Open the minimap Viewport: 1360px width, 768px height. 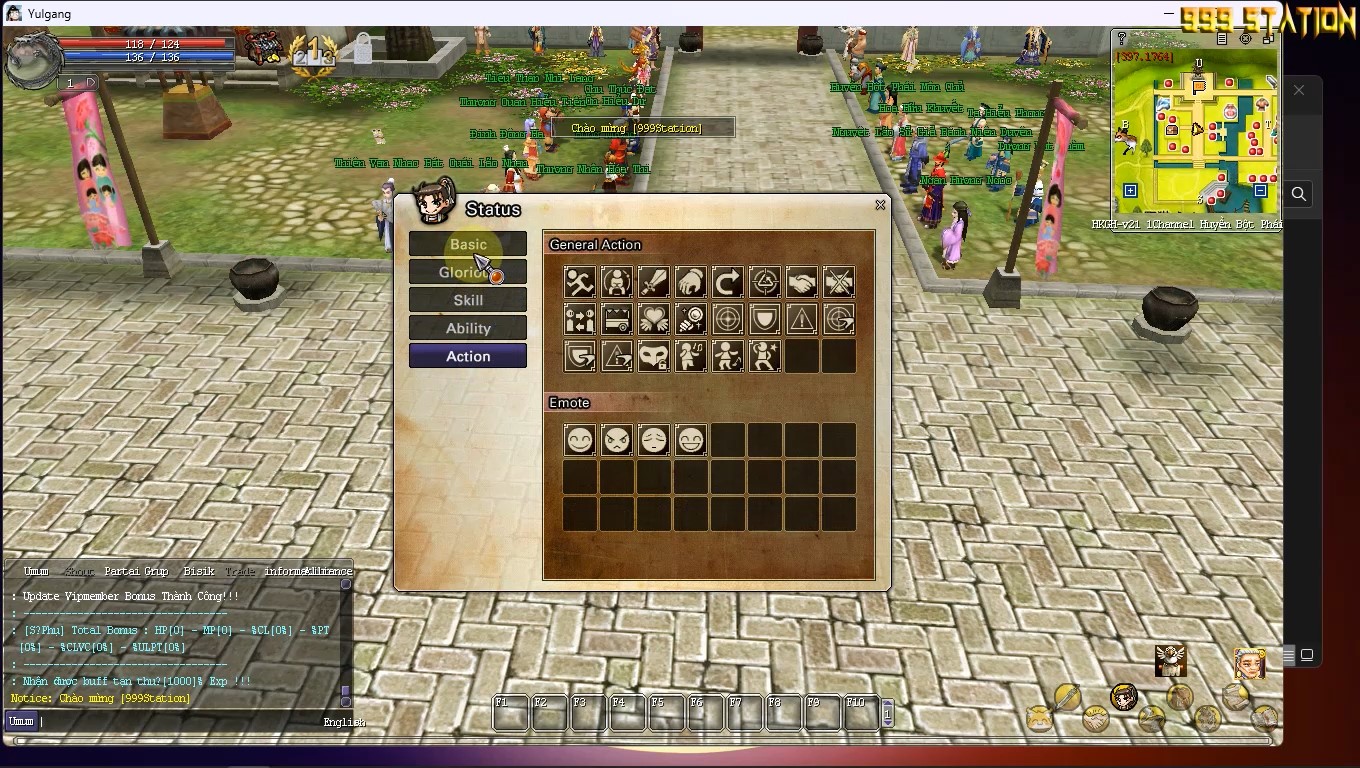tap(1197, 130)
